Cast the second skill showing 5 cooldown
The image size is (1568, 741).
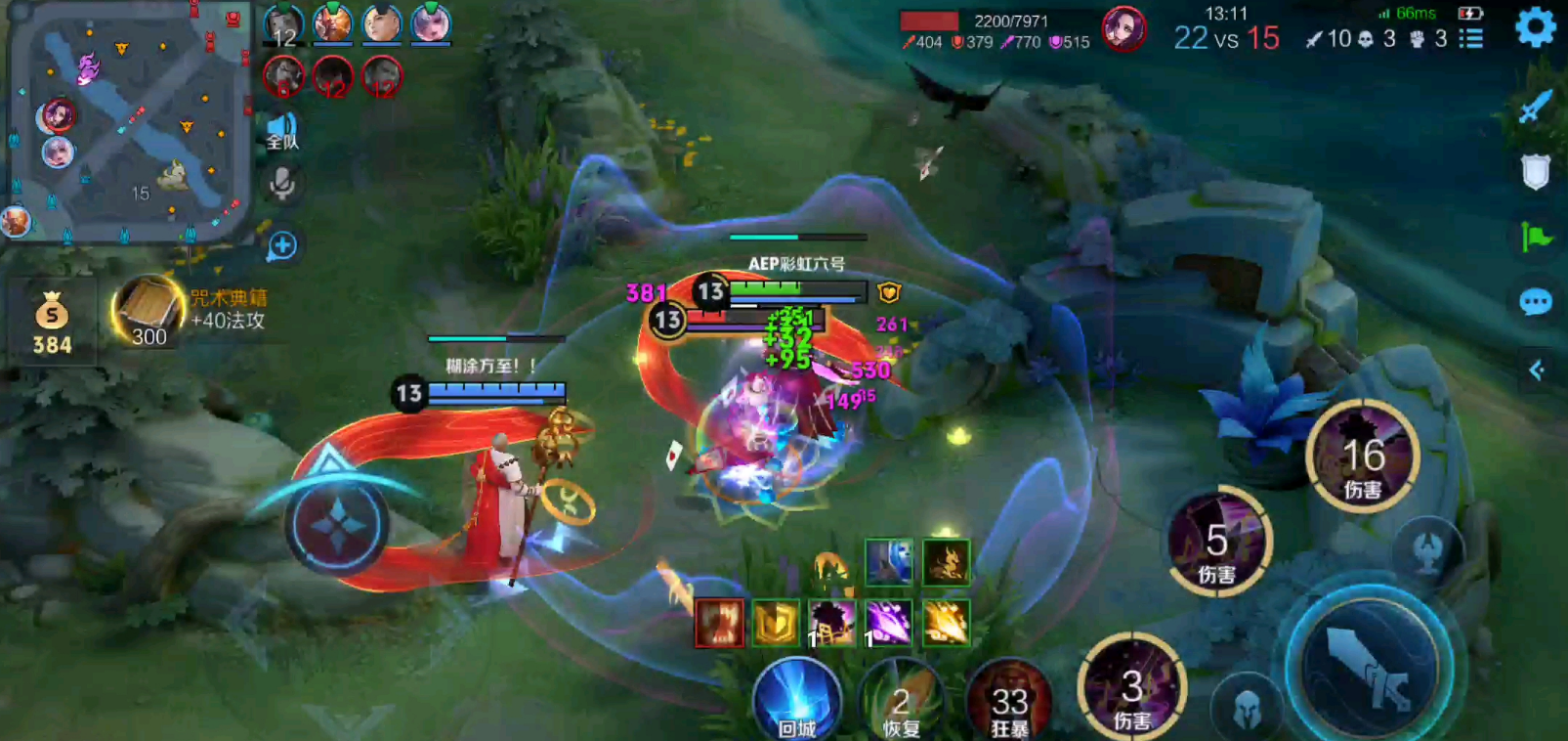click(1217, 544)
